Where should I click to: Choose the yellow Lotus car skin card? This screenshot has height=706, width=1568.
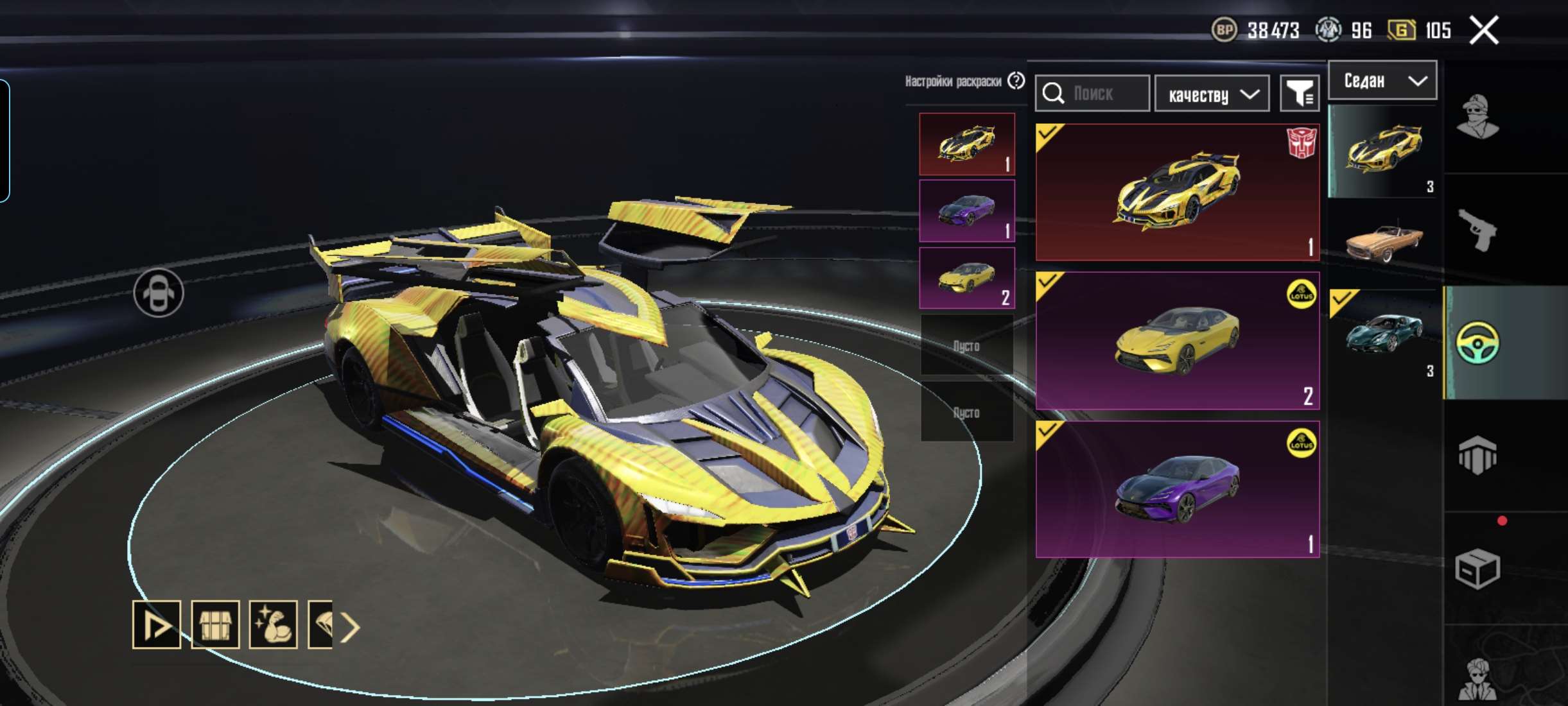coord(1177,341)
